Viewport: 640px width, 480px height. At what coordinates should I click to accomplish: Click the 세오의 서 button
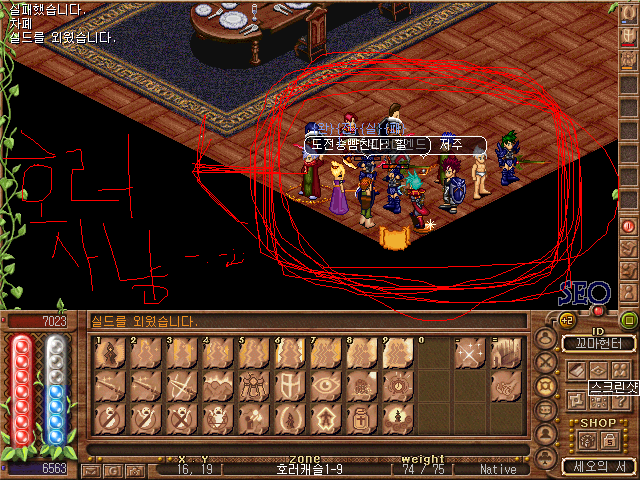[598, 466]
